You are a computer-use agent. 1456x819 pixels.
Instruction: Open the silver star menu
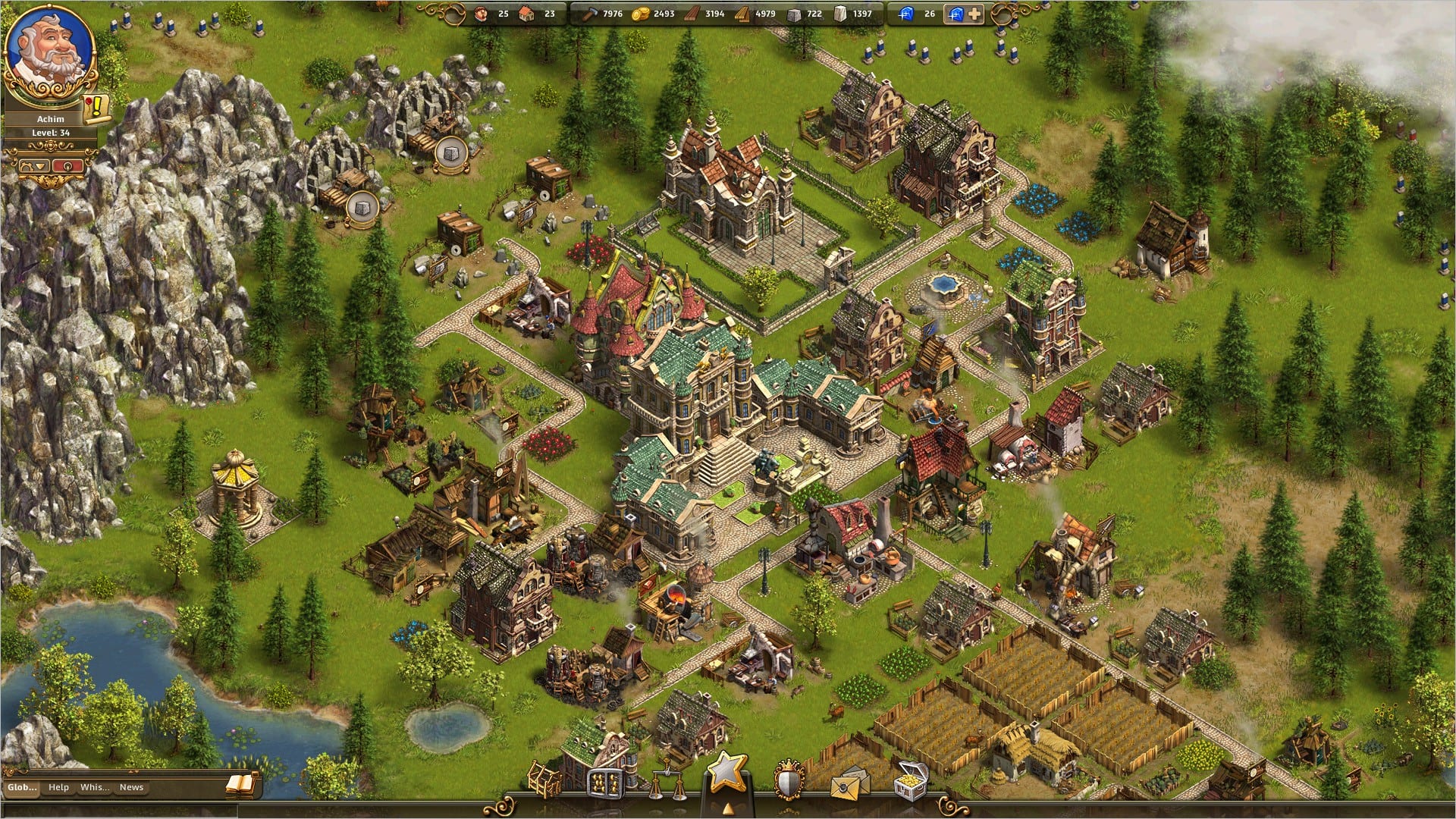pyautogui.click(x=727, y=772)
